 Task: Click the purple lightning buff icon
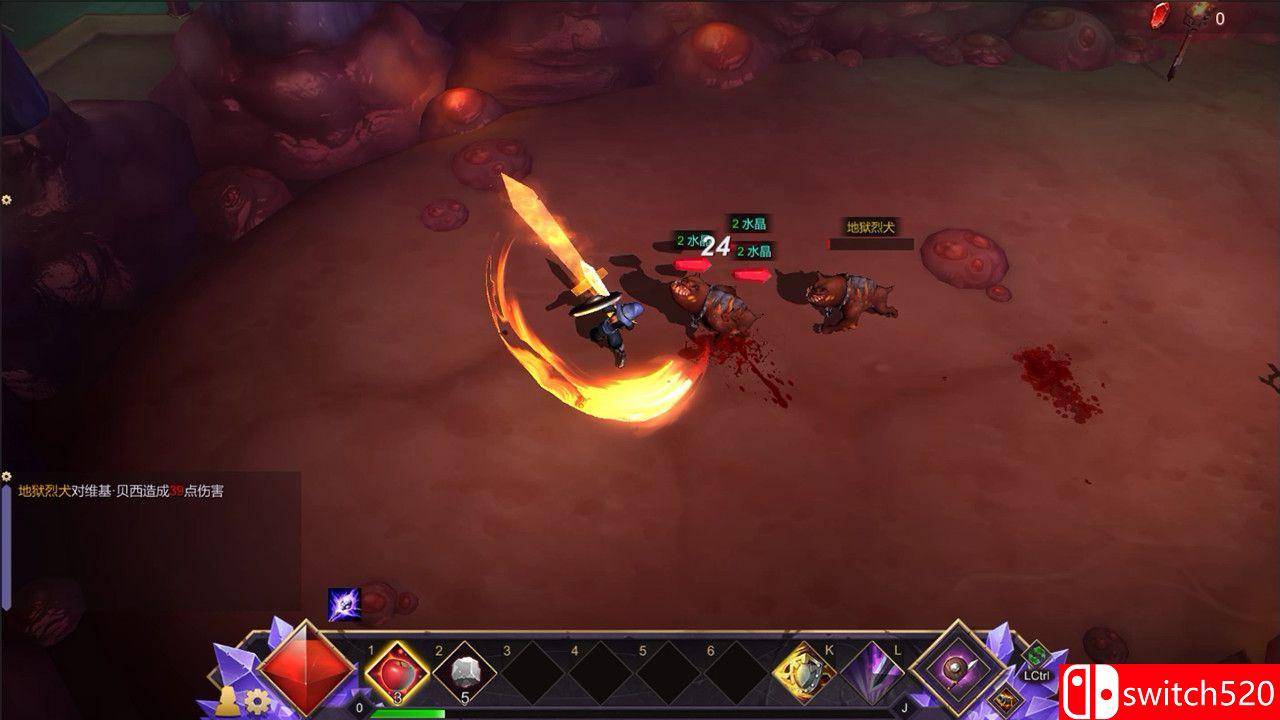[x=343, y=604]
